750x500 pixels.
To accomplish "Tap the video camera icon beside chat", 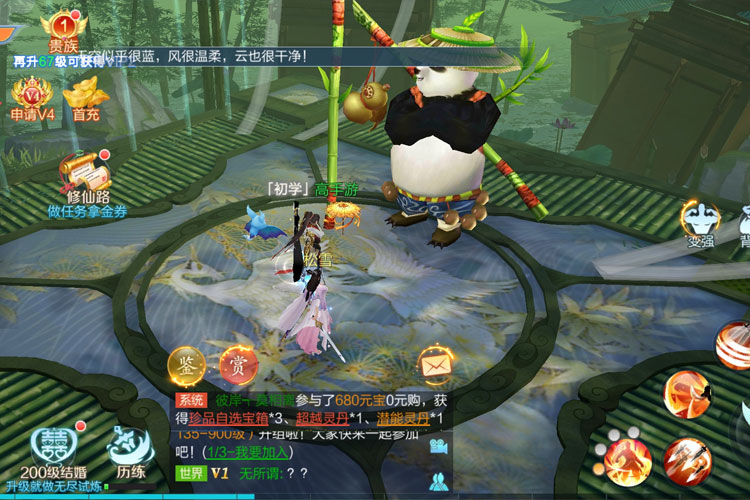I will (438, 447).
